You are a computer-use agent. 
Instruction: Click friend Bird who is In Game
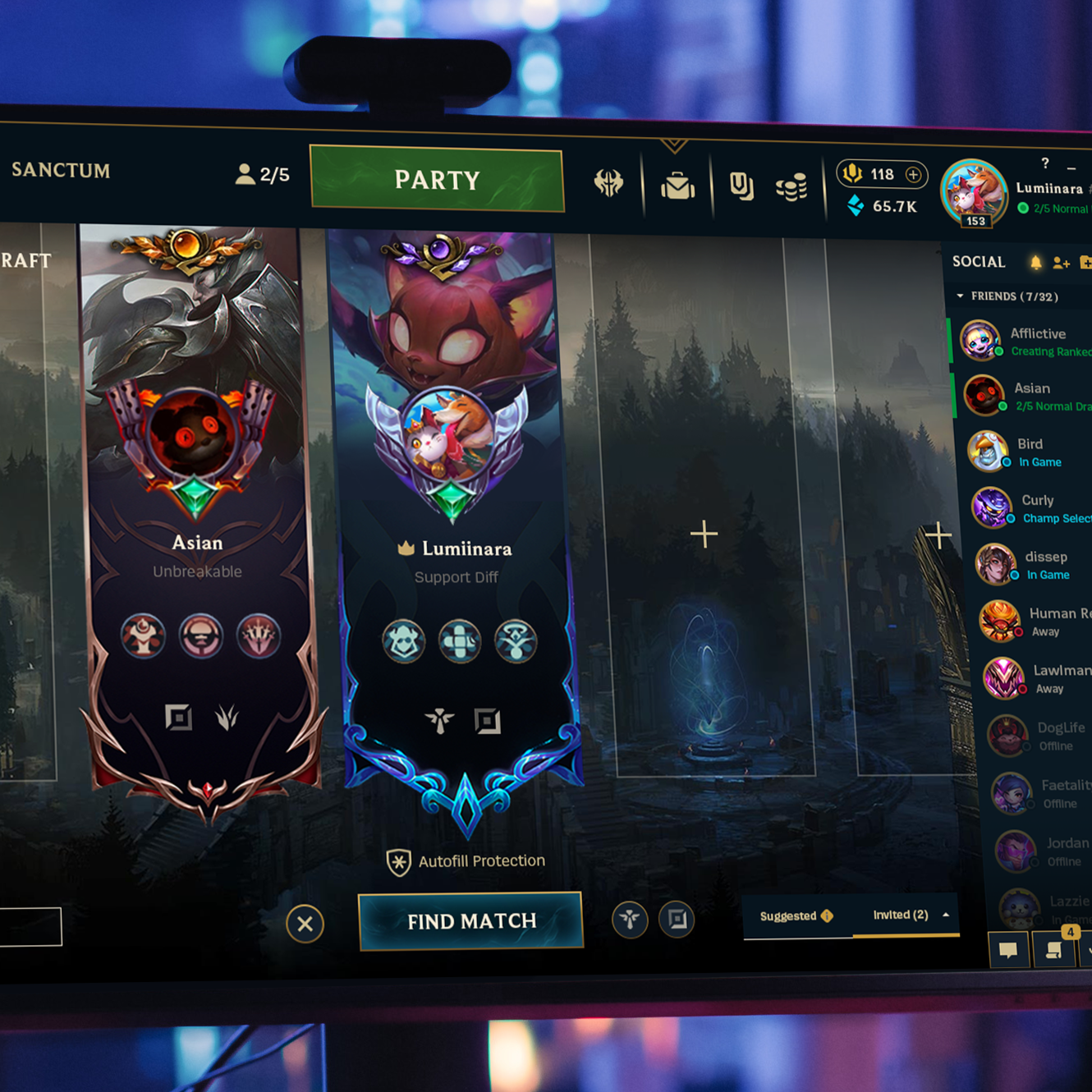click(x=1026, y=452)
